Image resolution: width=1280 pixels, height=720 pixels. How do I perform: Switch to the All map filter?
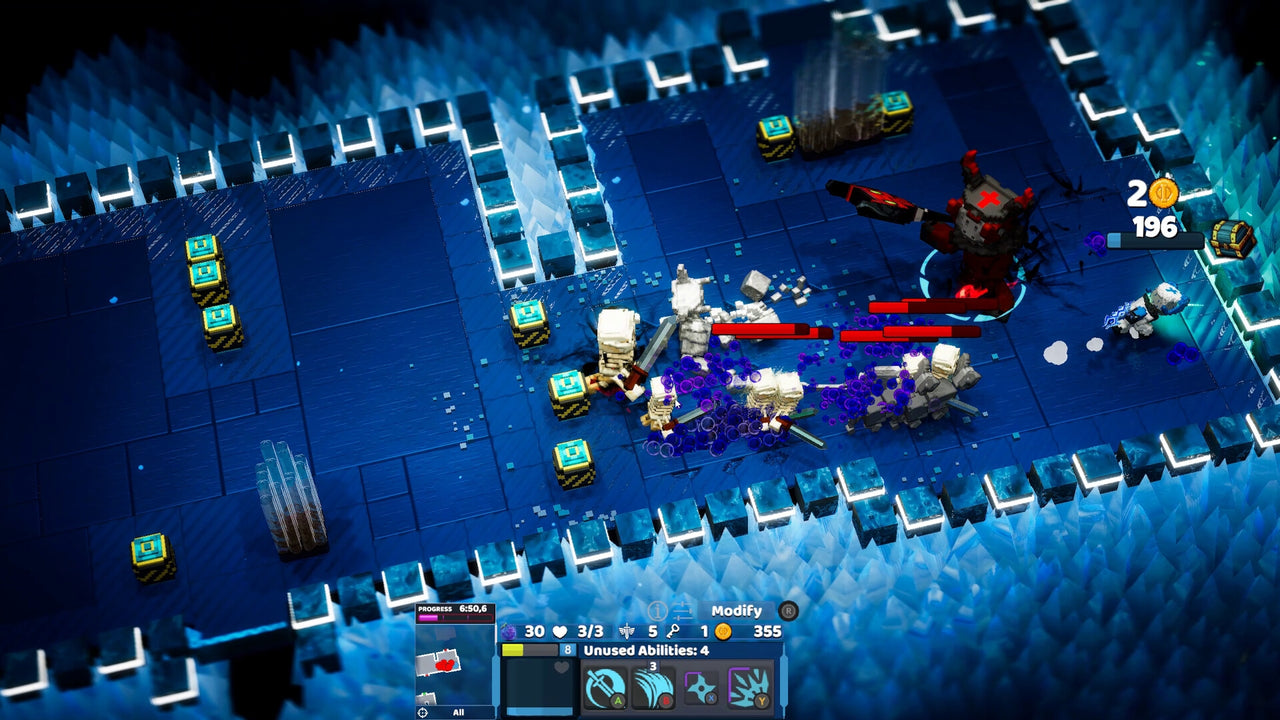458,711
